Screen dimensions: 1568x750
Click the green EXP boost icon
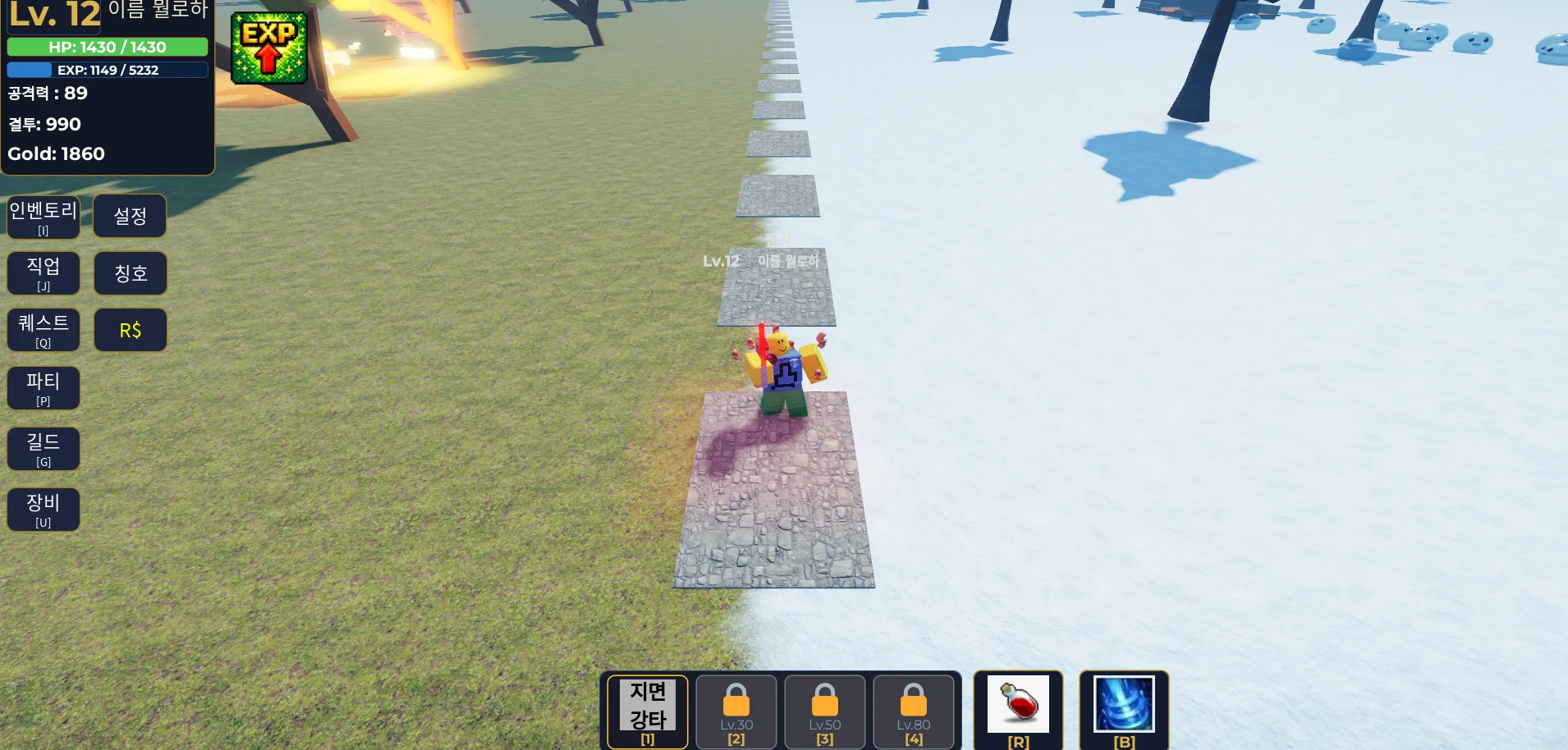pyautogui.click(x=268, y=48)
